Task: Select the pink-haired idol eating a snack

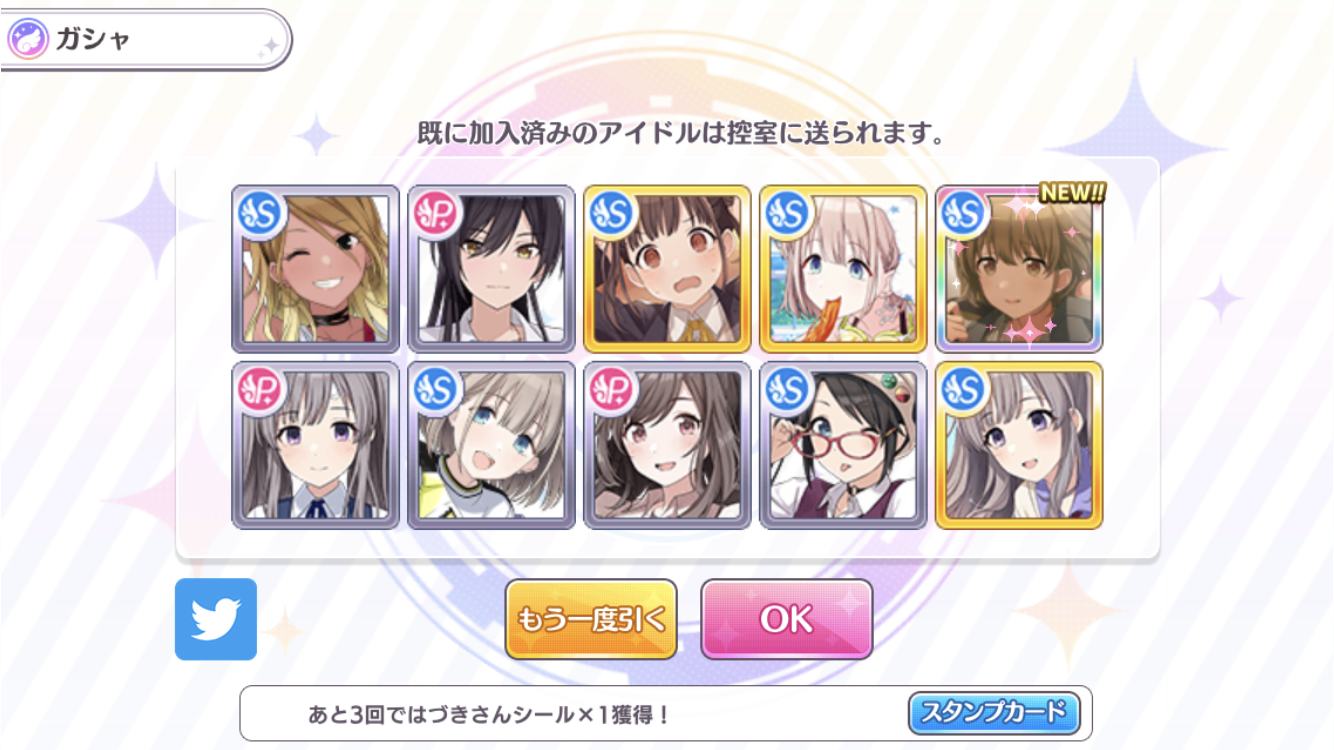Action: tap(844, 269)
